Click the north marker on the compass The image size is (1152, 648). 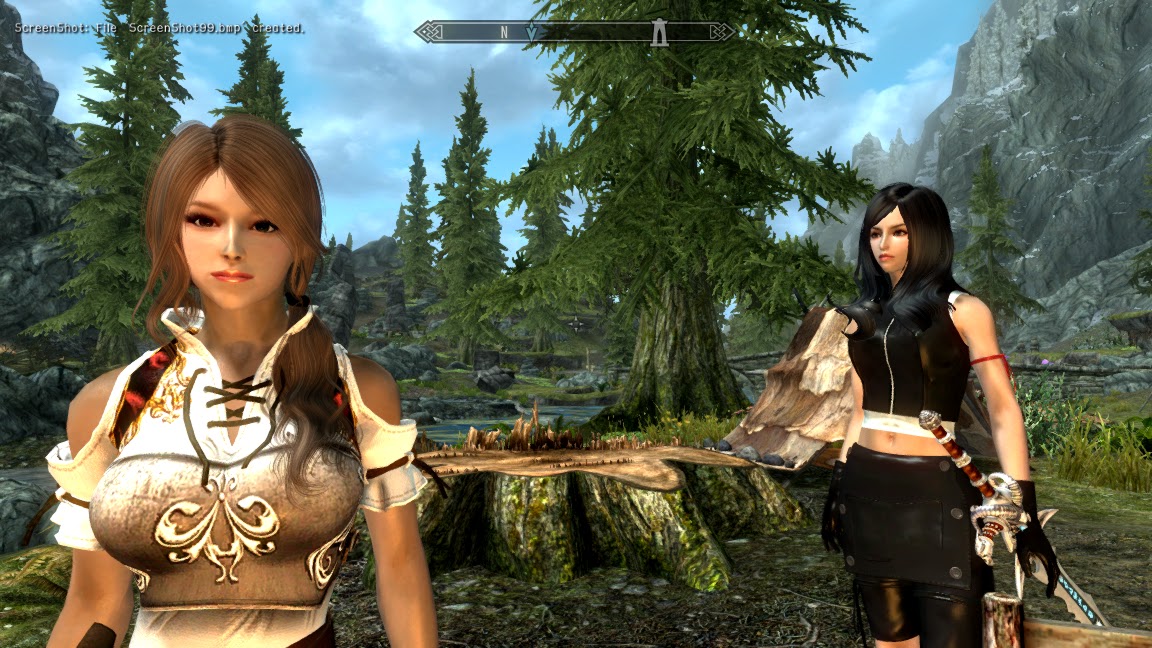(504, 32)
